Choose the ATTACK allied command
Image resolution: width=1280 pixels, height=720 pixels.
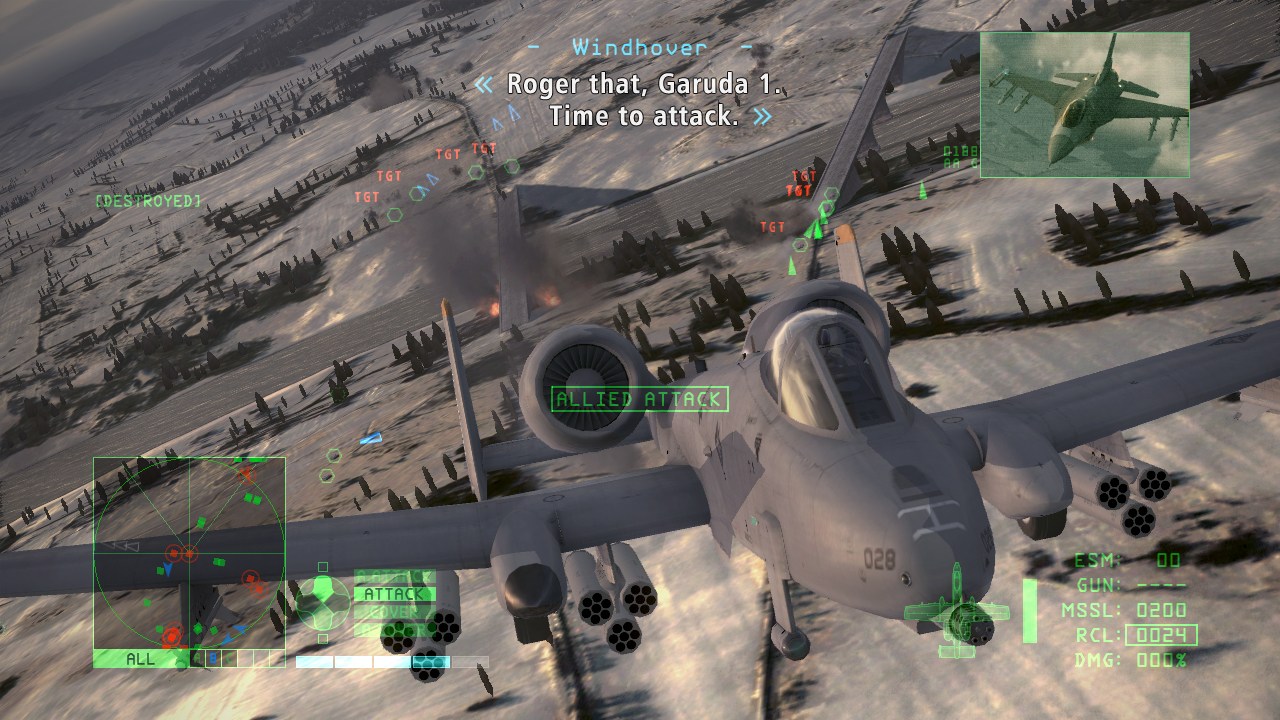click(394, 594)
